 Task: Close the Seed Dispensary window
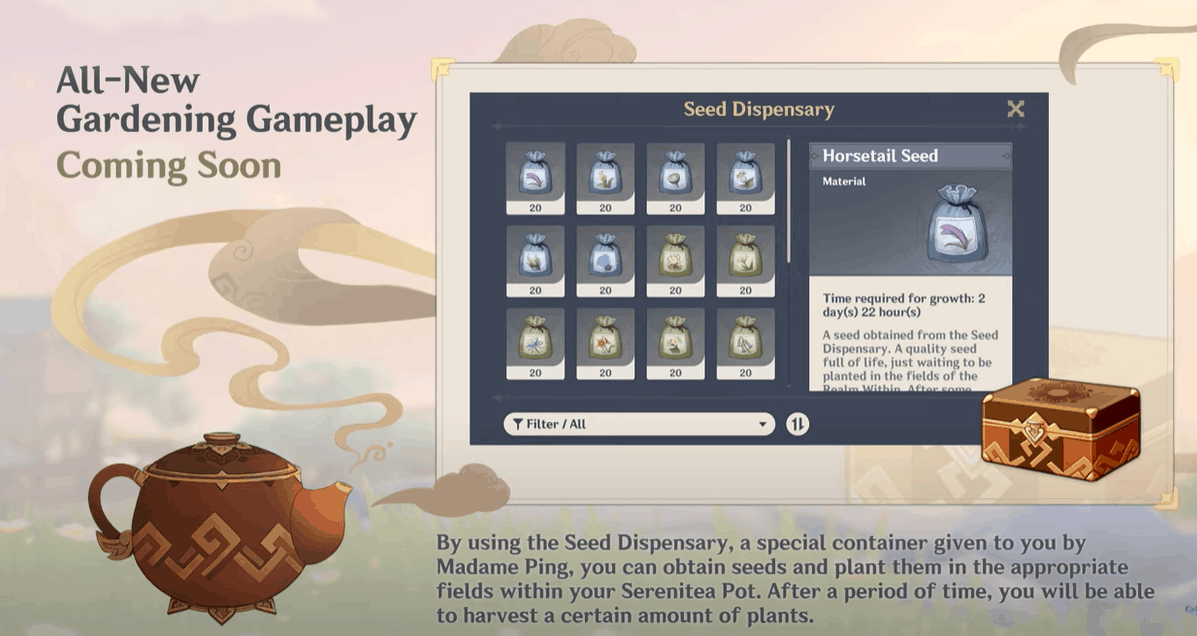(1015, 109)
